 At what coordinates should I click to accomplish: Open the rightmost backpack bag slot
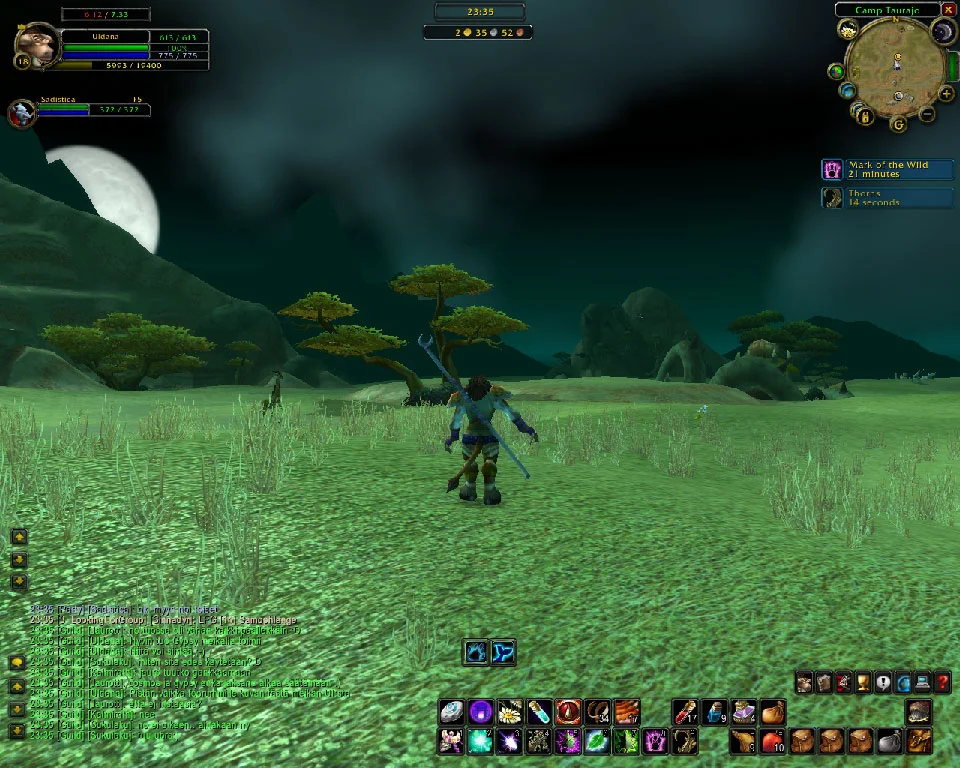click(x=920, y=741)
